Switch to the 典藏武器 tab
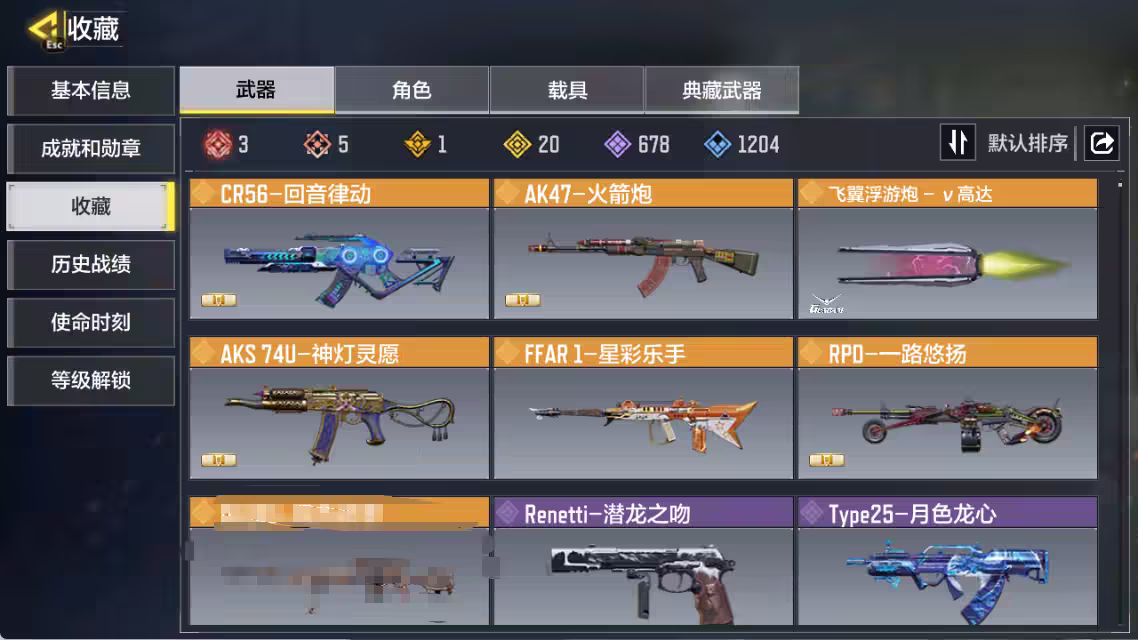1138x640 pixels. [x=722, y=91]
